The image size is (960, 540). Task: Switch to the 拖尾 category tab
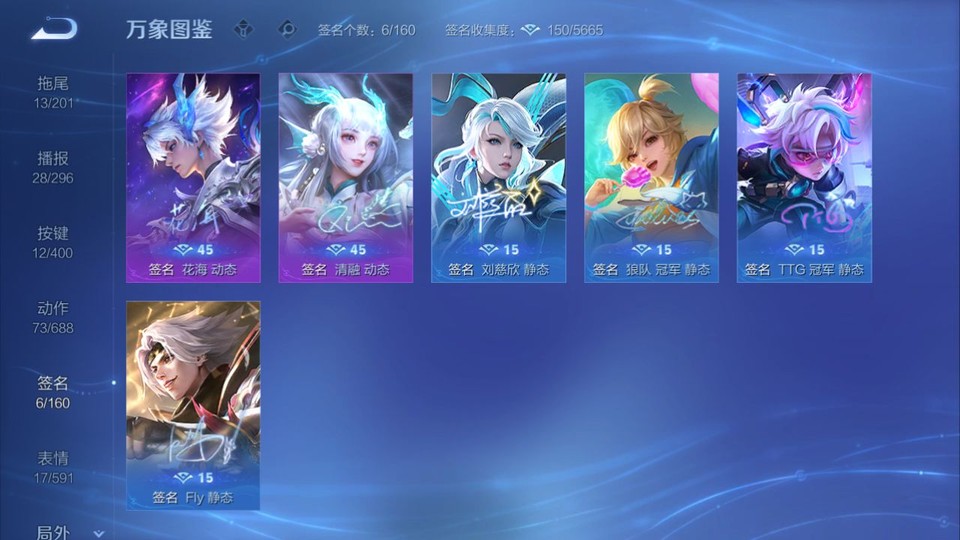pyautogui.click(x=54, y=92)
